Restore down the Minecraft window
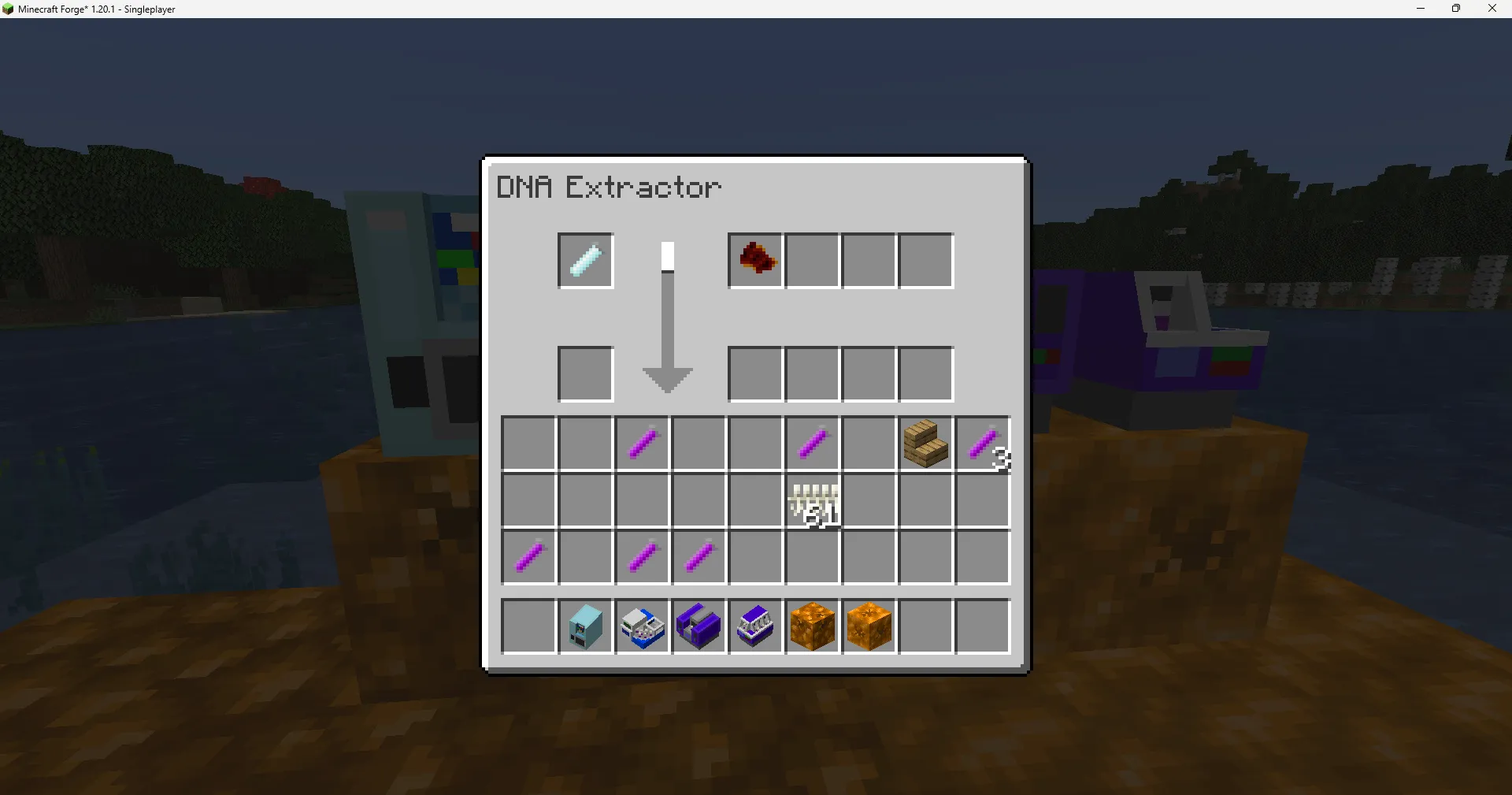This screenshot has width=1512, height=795. 1456,9
